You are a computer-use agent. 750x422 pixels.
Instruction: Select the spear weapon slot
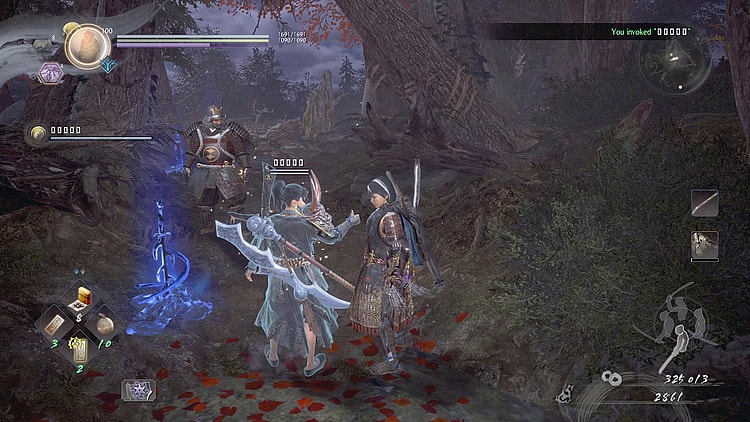pyautogui.click(x=704, y=203)
